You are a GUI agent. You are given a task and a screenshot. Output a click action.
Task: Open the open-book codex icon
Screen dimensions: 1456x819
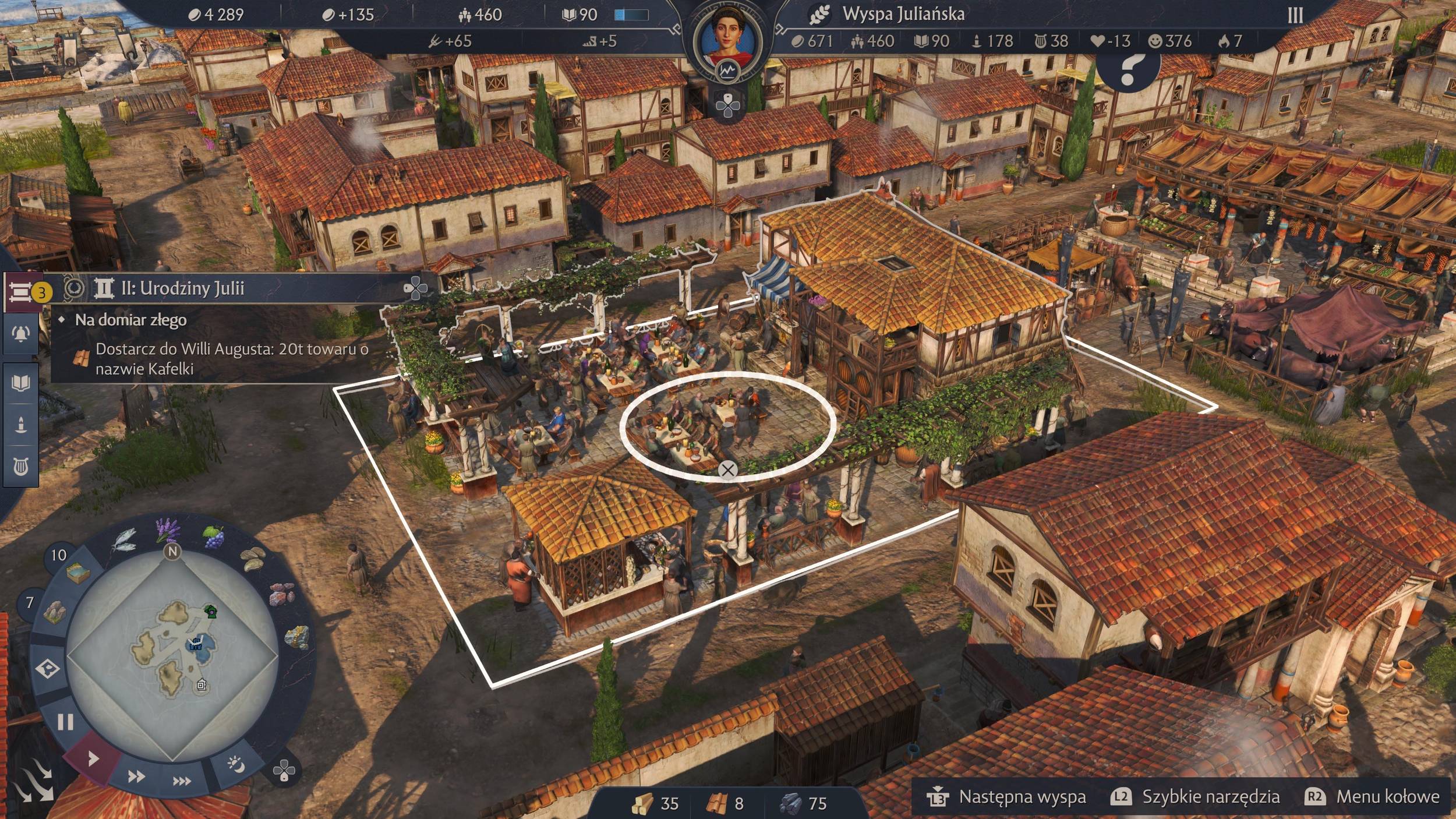20,383
